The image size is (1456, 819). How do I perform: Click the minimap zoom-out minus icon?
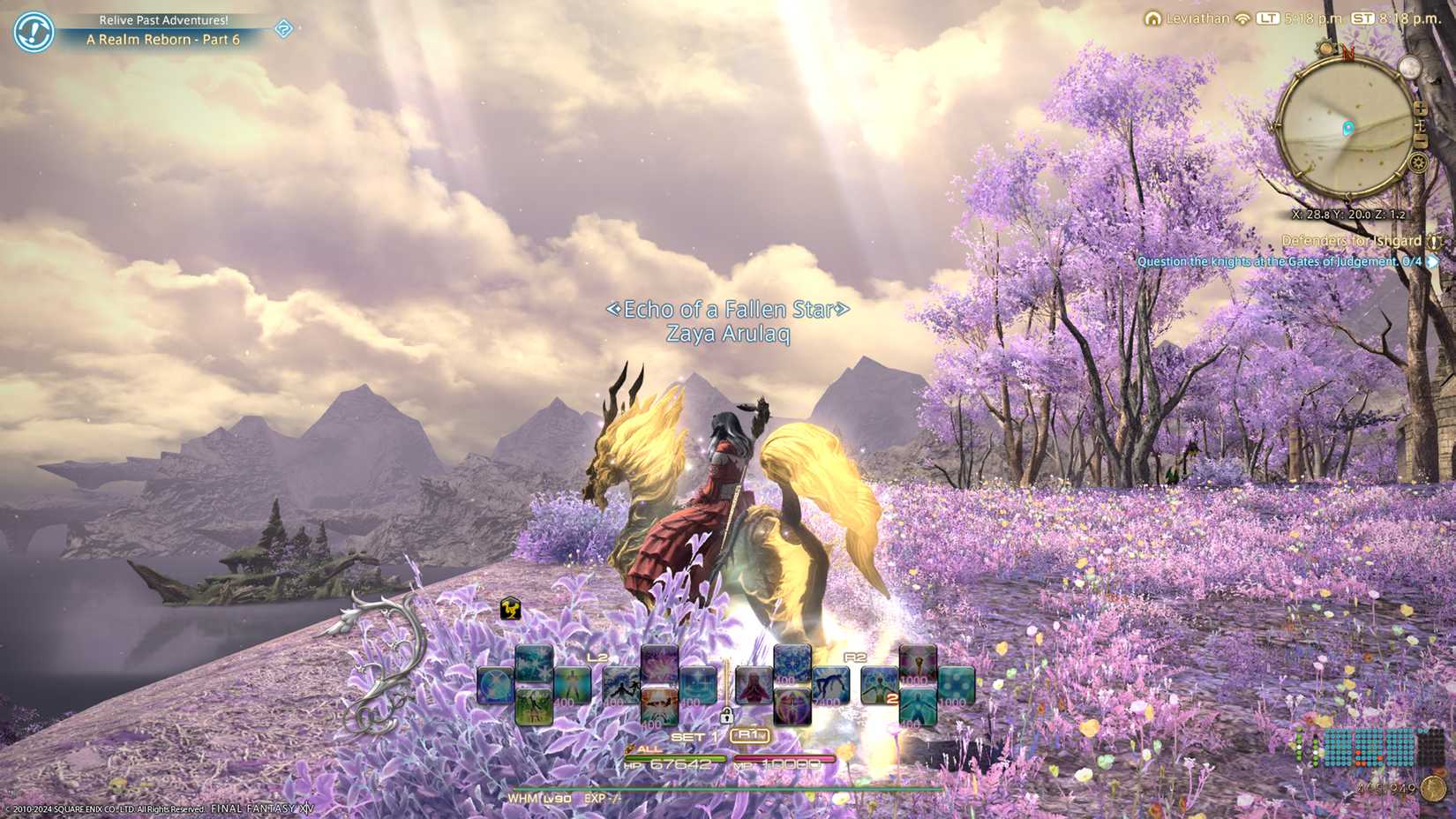click(x=1421, y=139)
